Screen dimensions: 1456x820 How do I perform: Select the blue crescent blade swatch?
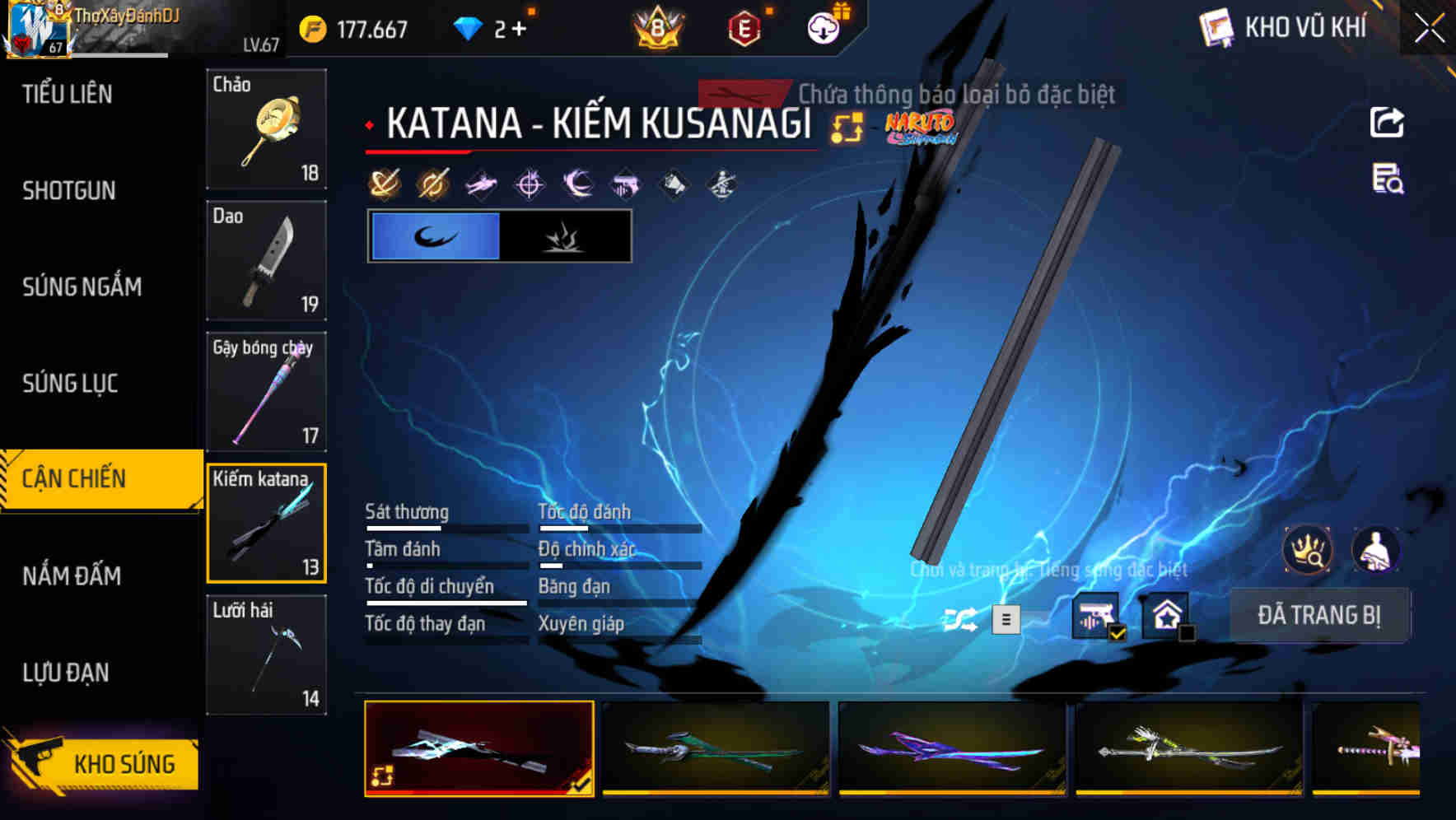point(435,237)
